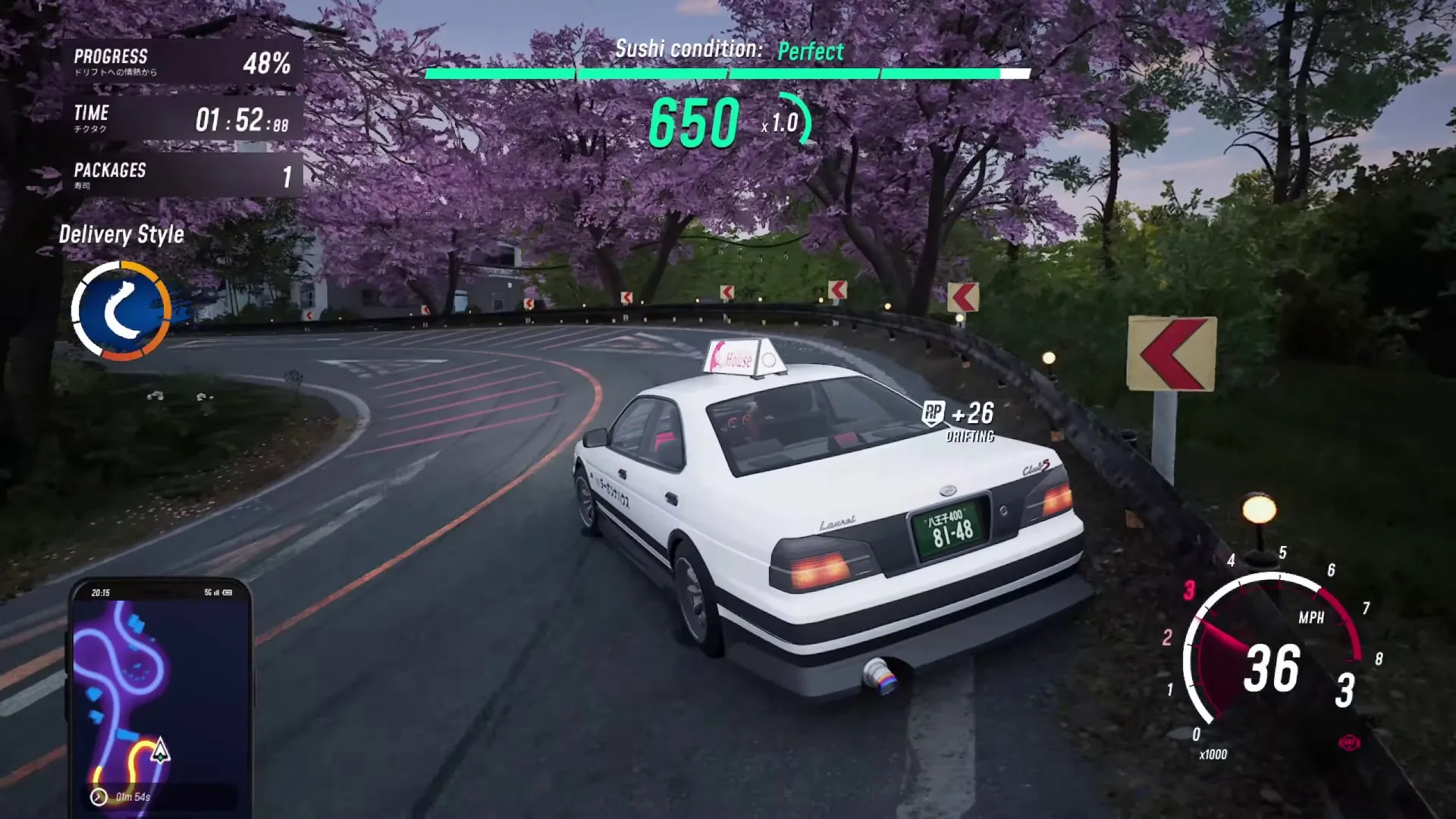The width and height of the screenshot is (1456, 819).
Task: Click the Delivery Style circular icon
Action: (x=121, y=310)
